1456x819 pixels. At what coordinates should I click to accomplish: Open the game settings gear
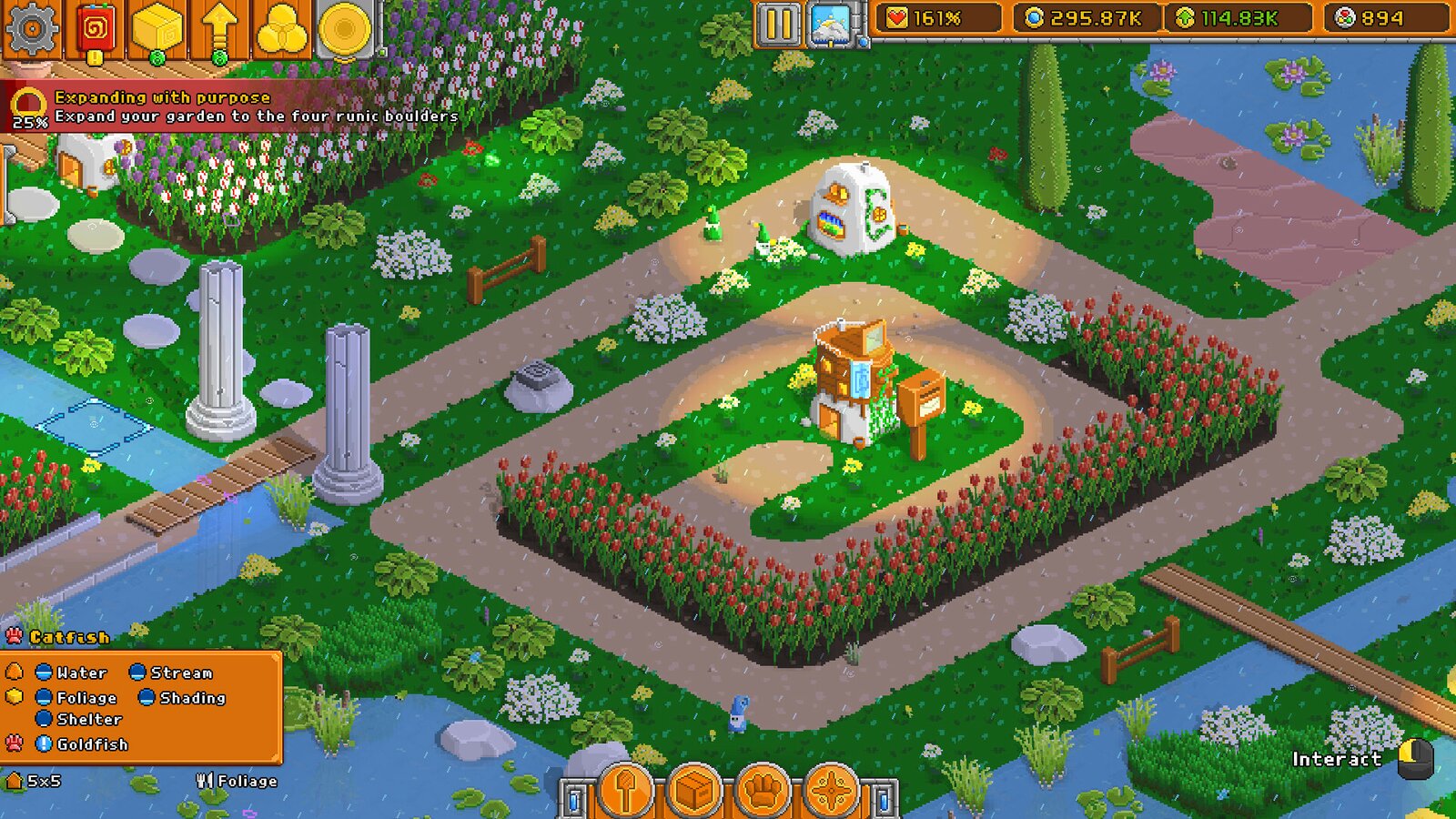pos(32,26)
